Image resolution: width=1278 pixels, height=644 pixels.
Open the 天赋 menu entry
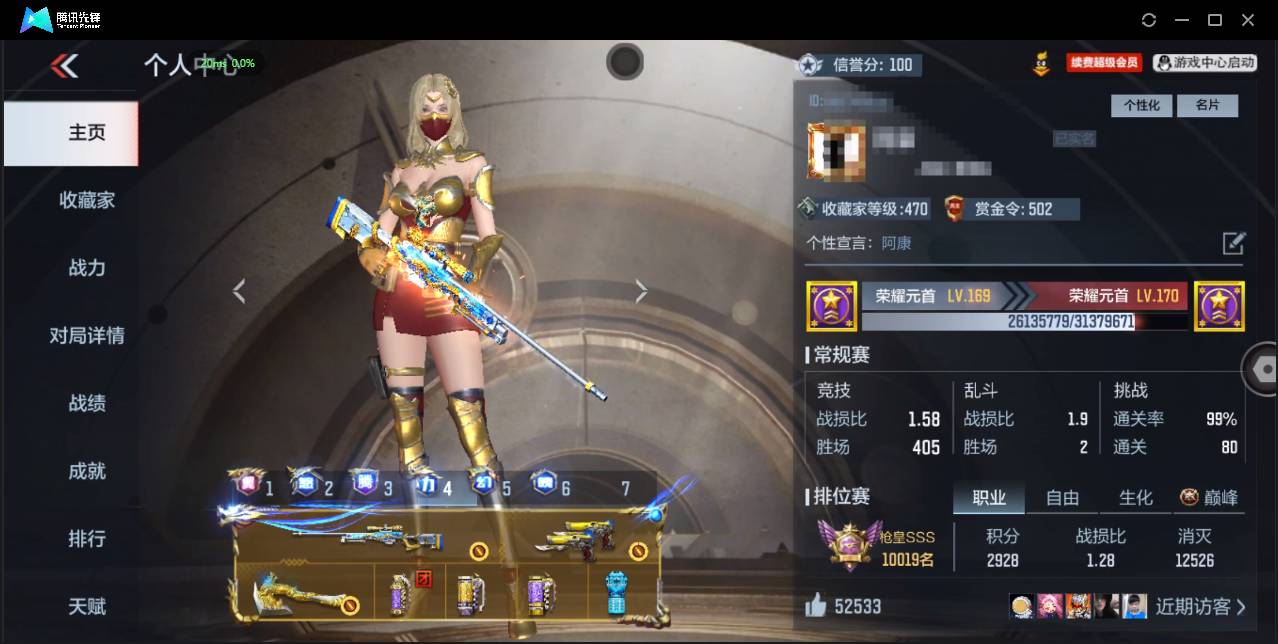(x=87, y=607)
